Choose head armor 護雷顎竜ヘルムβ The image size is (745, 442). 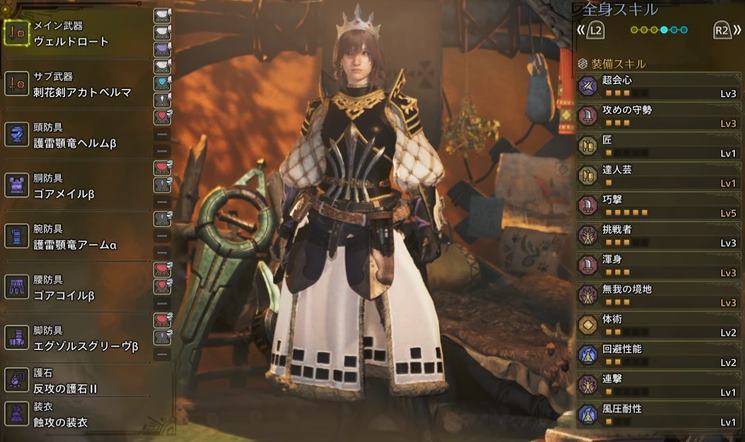click(75, 135)
